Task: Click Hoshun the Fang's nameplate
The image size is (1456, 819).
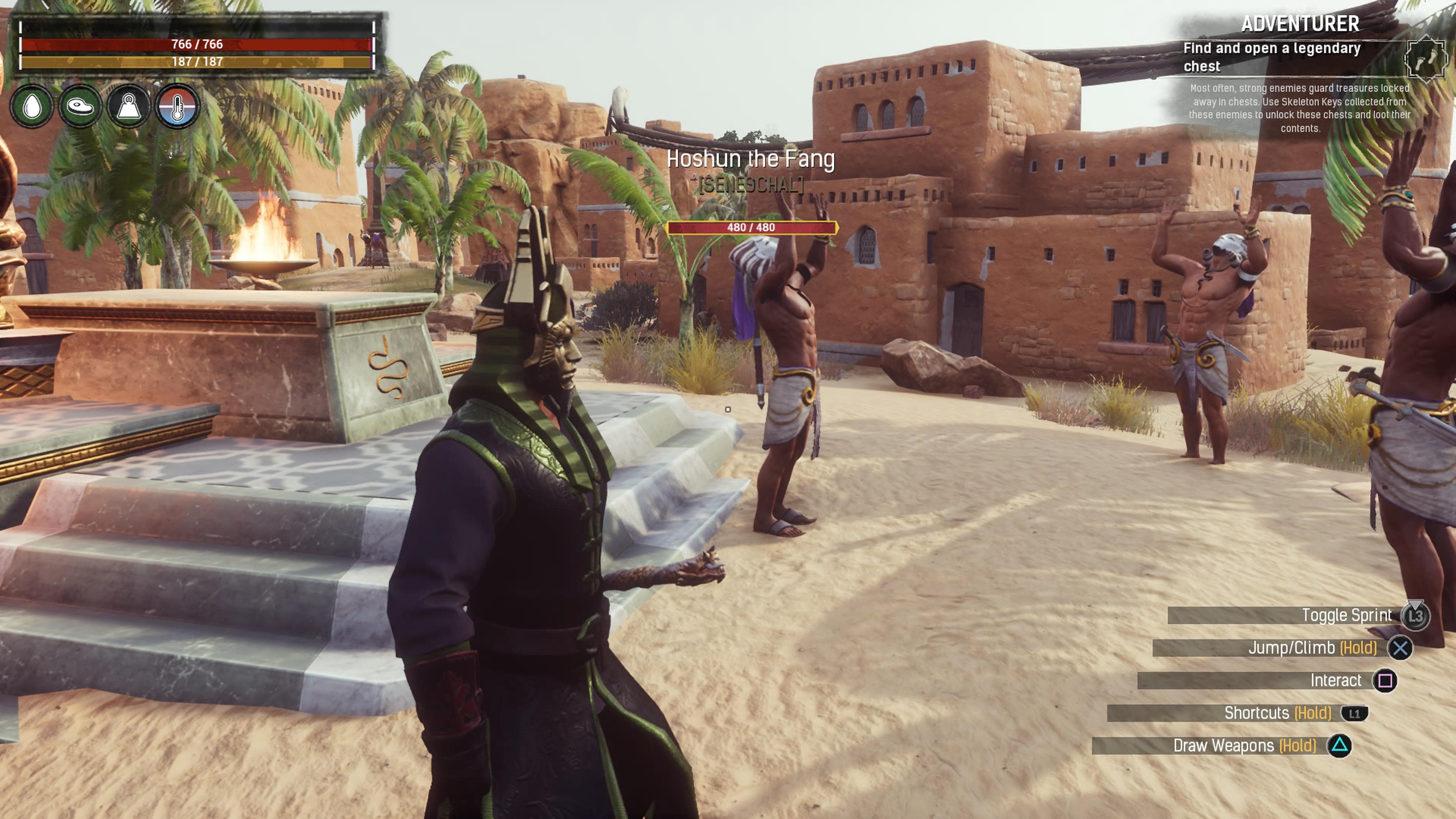Action: 752,159
